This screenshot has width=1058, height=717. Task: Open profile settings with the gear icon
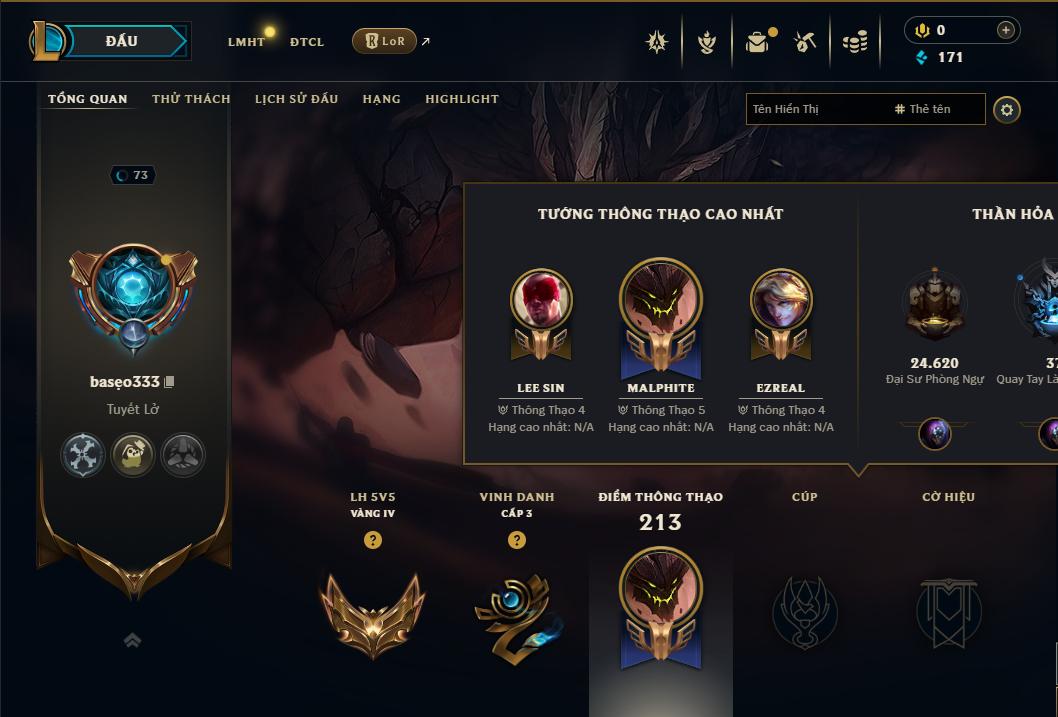tap(1007, 109)
